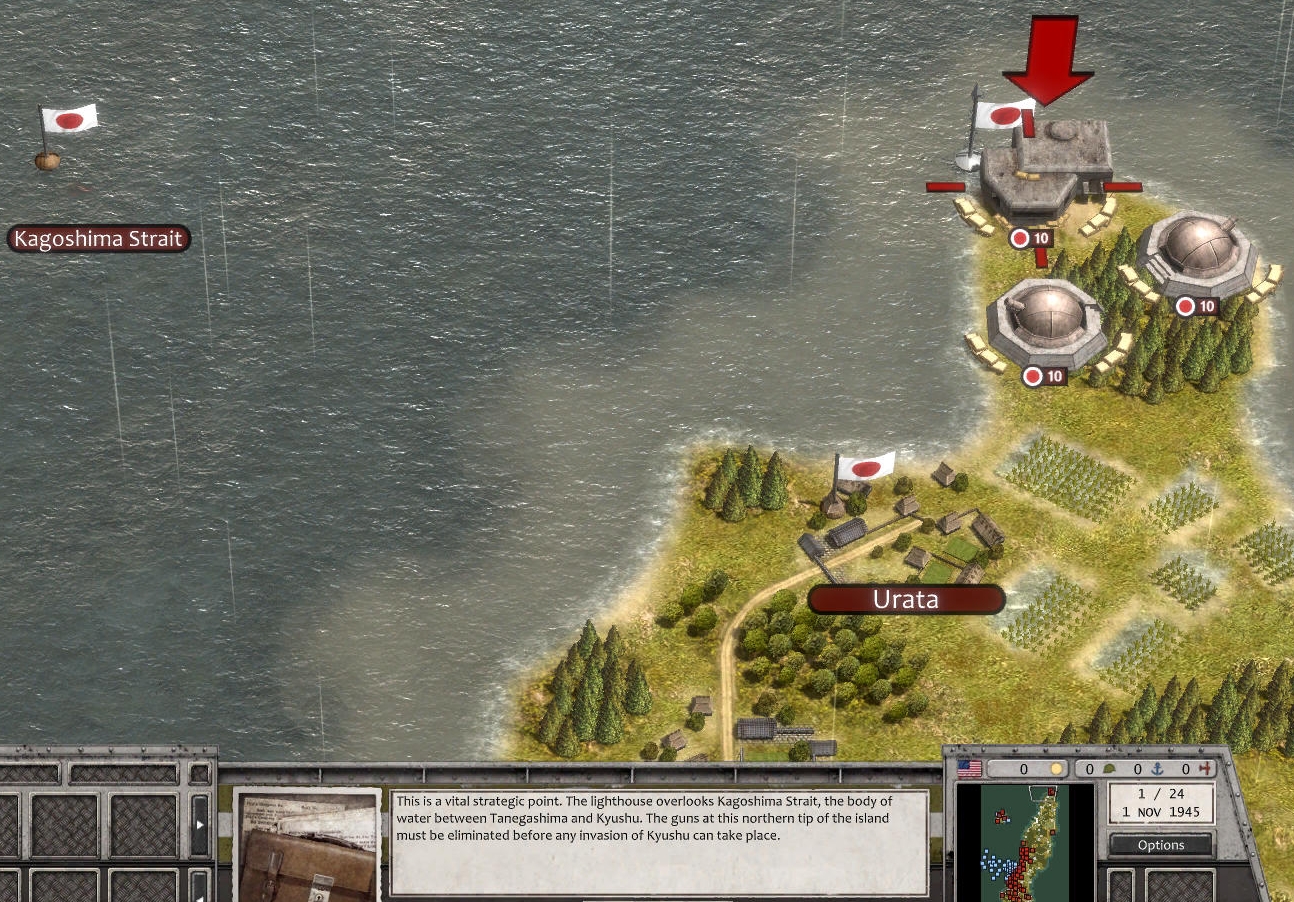Click the American flag faction icon
Image resolution: width=1294 pixels, height=902 pixels.
(969, 768)
